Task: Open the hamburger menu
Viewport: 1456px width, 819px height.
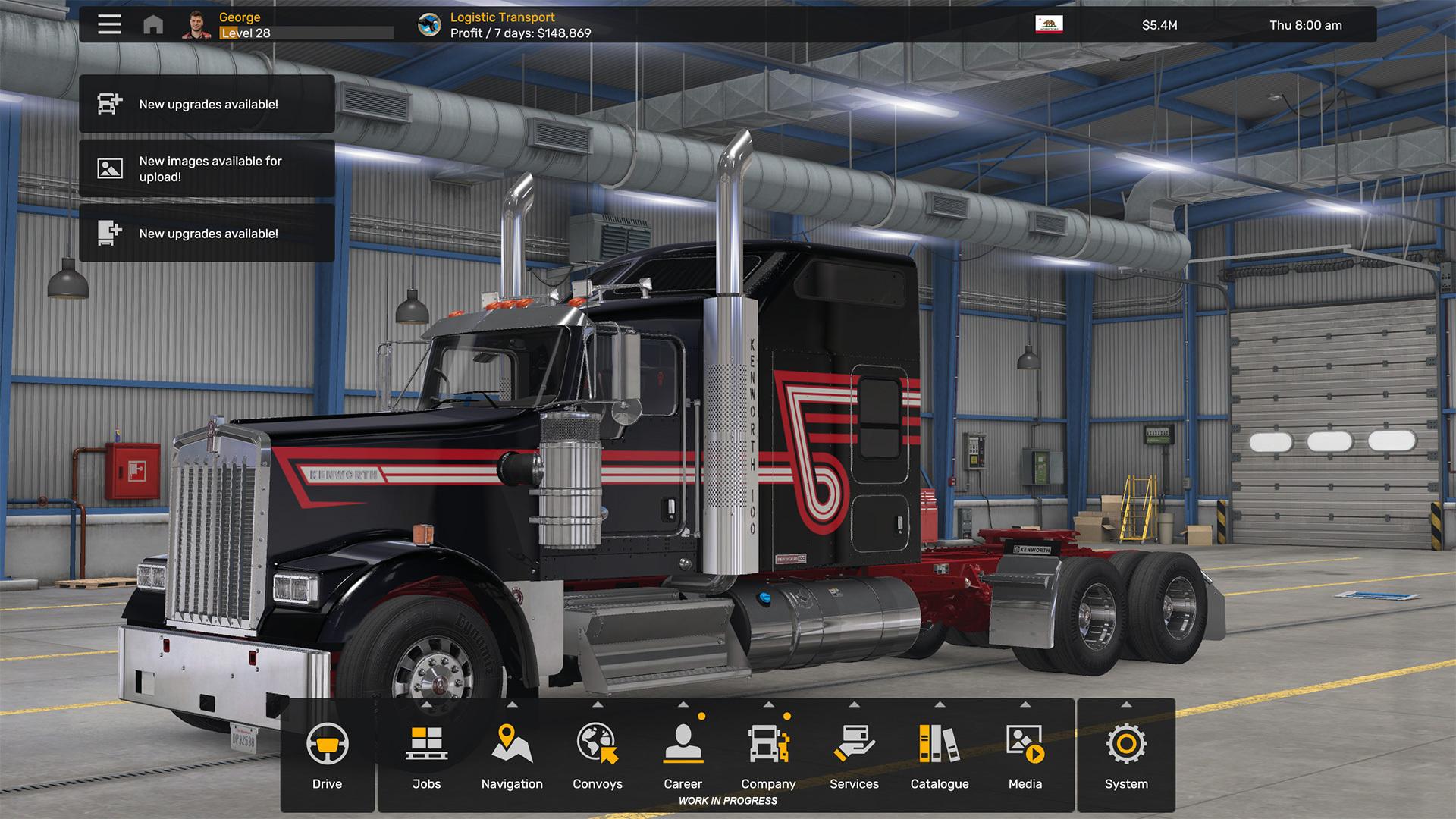Action: click(x=109, y=24)
